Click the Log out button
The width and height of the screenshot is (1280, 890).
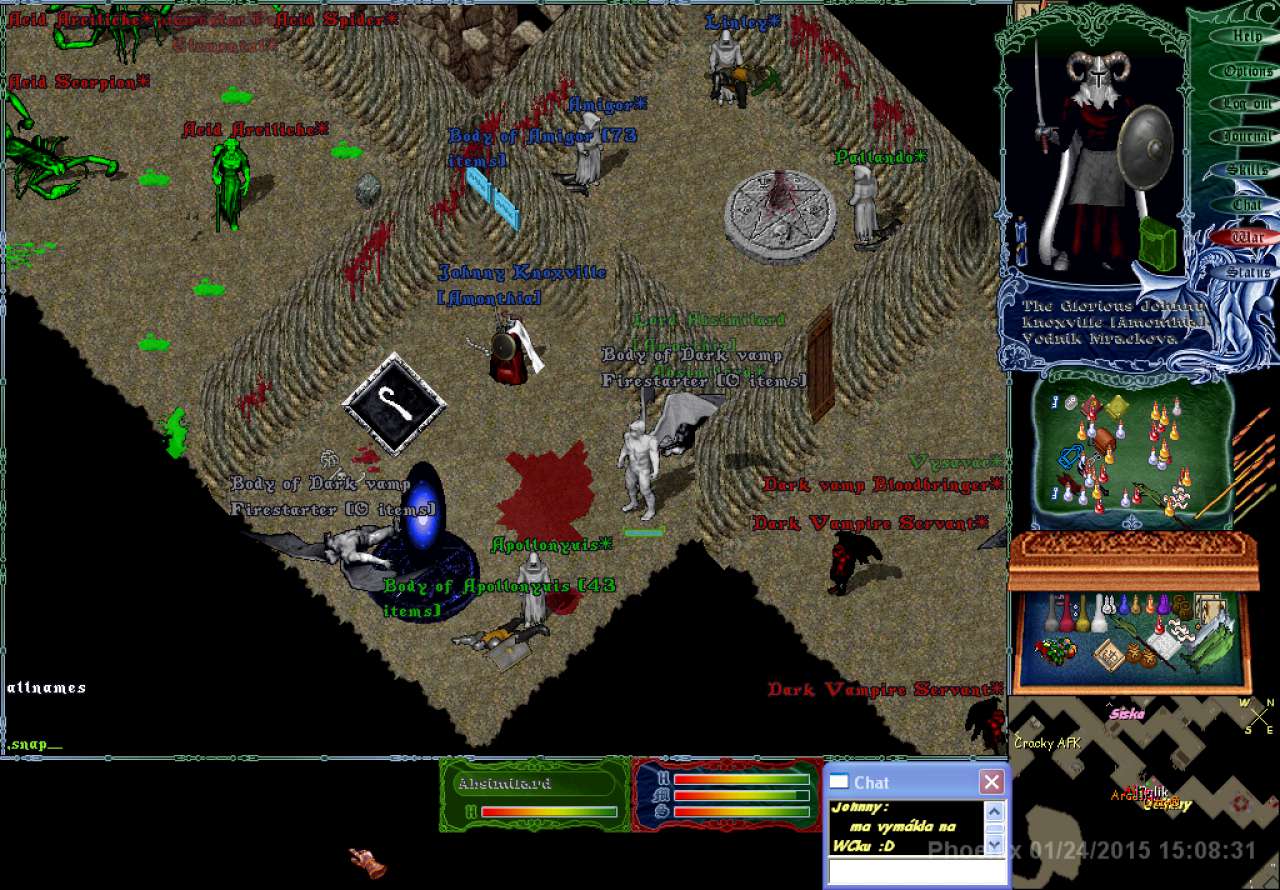(x=1246, y=104)
